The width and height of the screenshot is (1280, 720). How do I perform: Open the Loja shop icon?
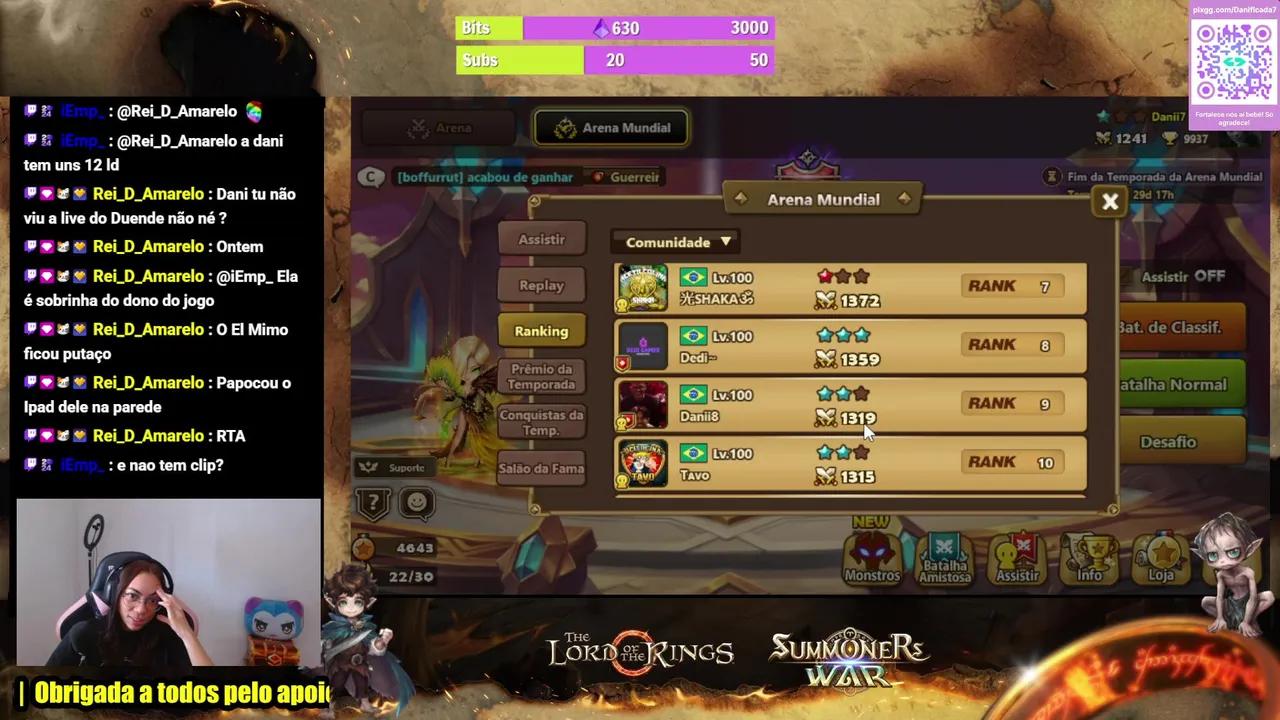click(1162, 557)
